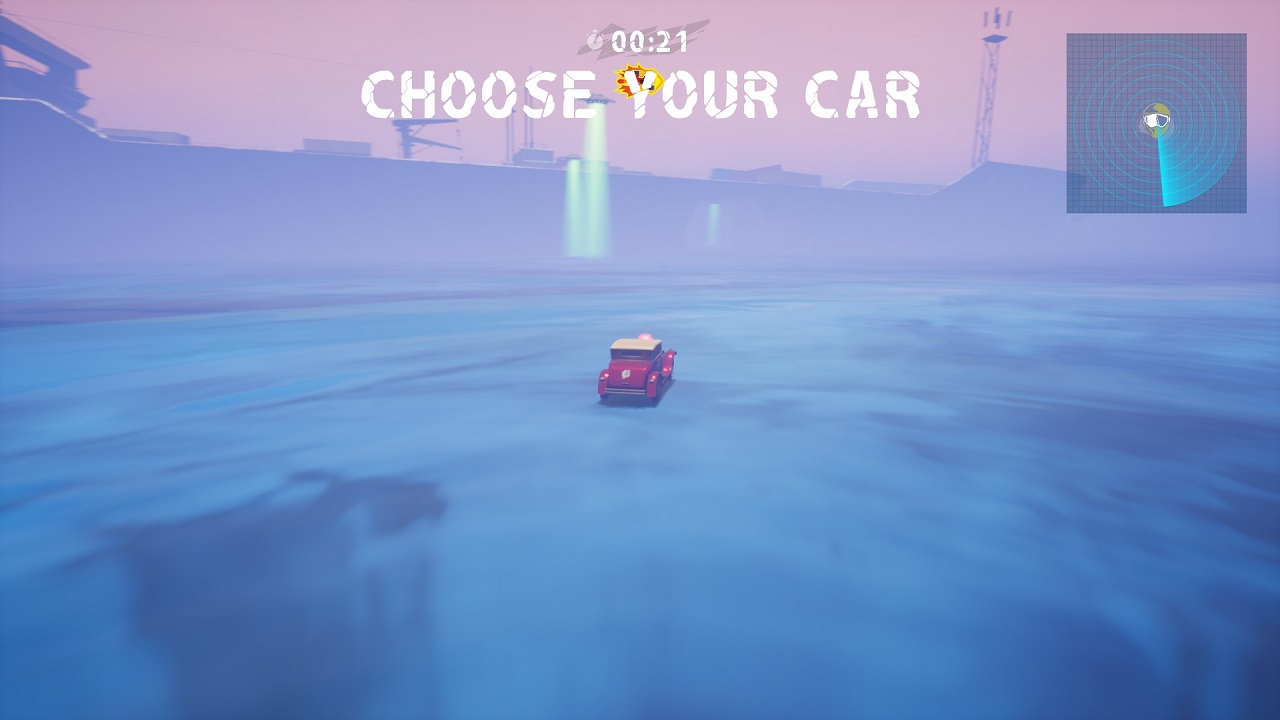
Task: Enable the car's rooftop beacon light
Action: (648, 336)
